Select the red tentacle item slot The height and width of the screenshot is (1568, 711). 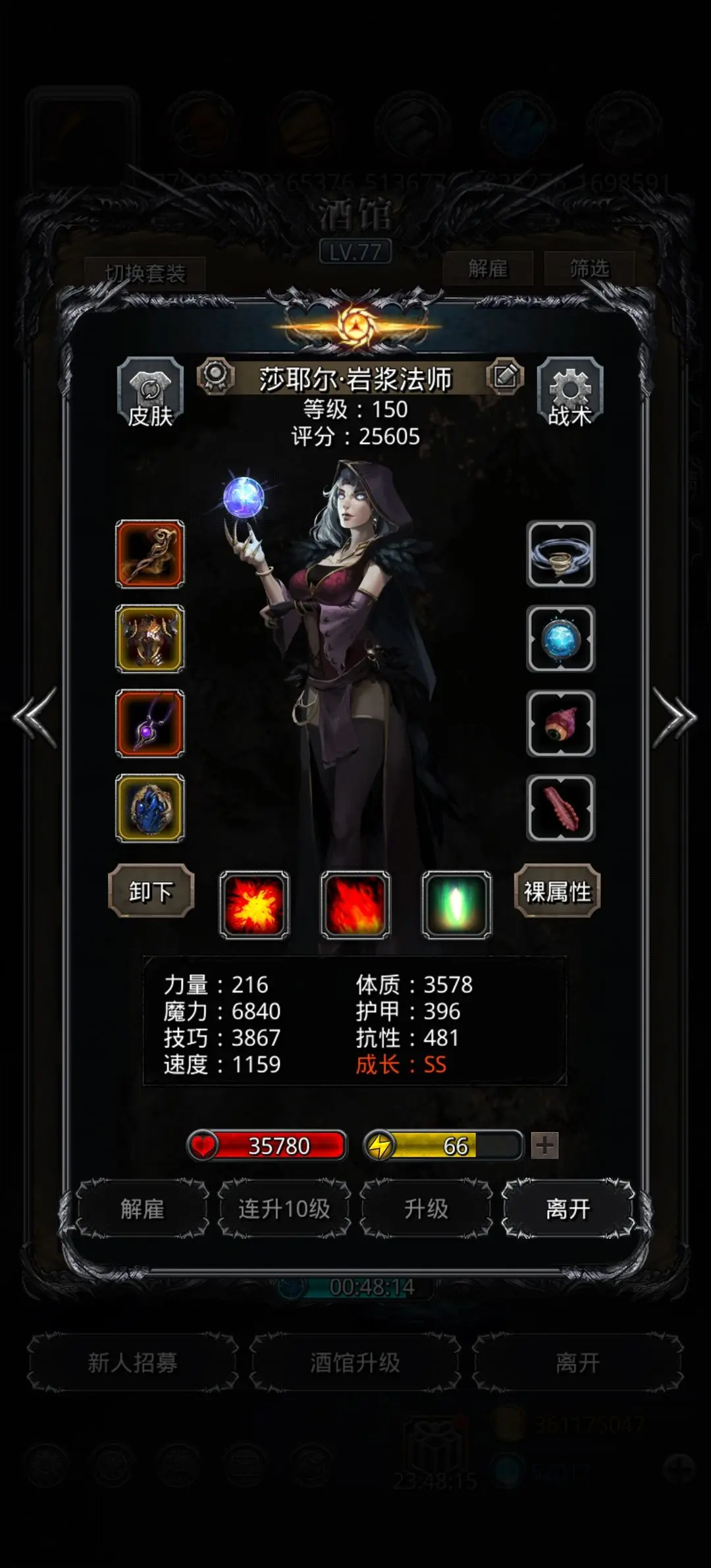(561, 808)
